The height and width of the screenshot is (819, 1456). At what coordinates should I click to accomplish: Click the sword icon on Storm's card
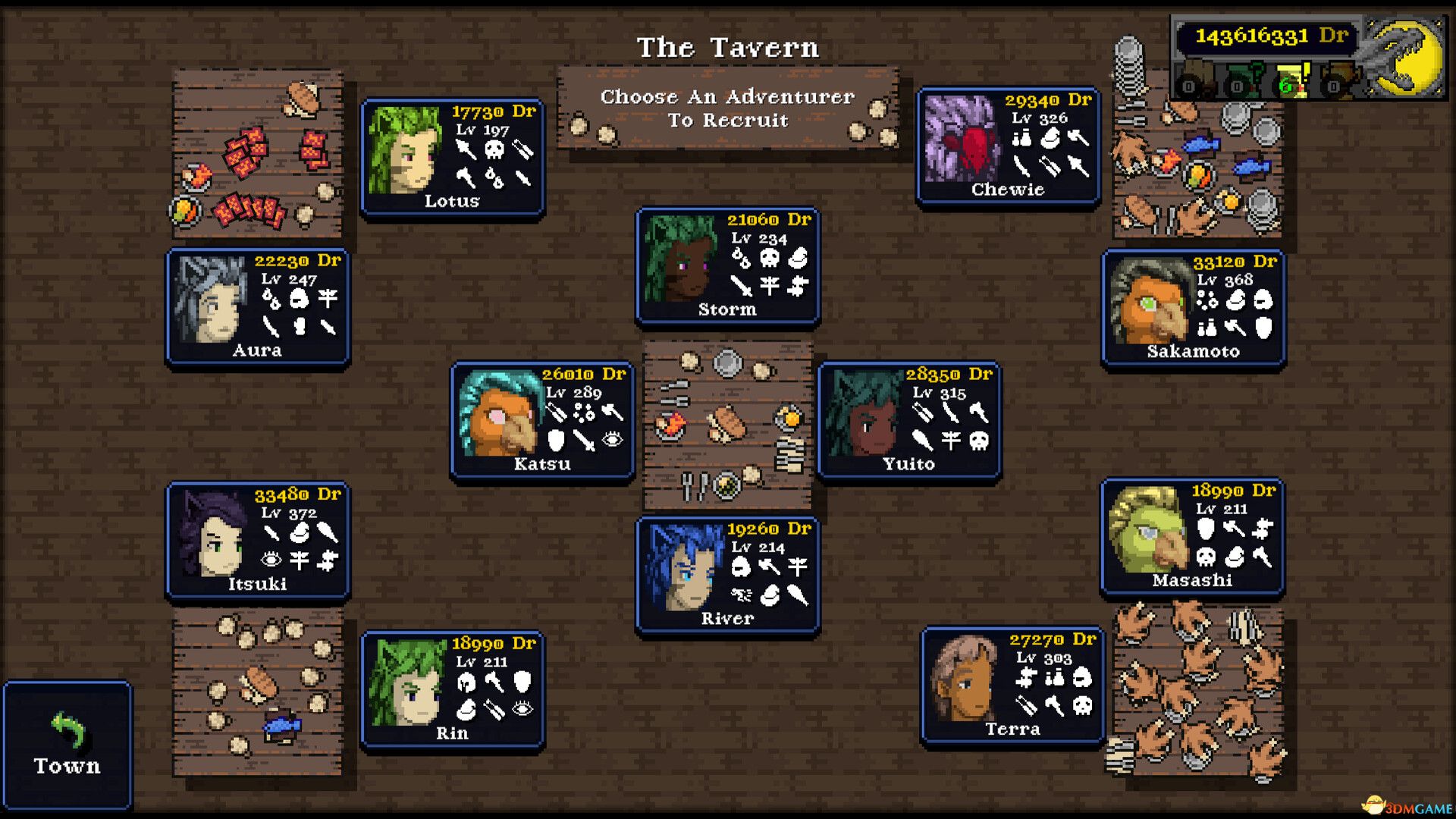point(742,286)
